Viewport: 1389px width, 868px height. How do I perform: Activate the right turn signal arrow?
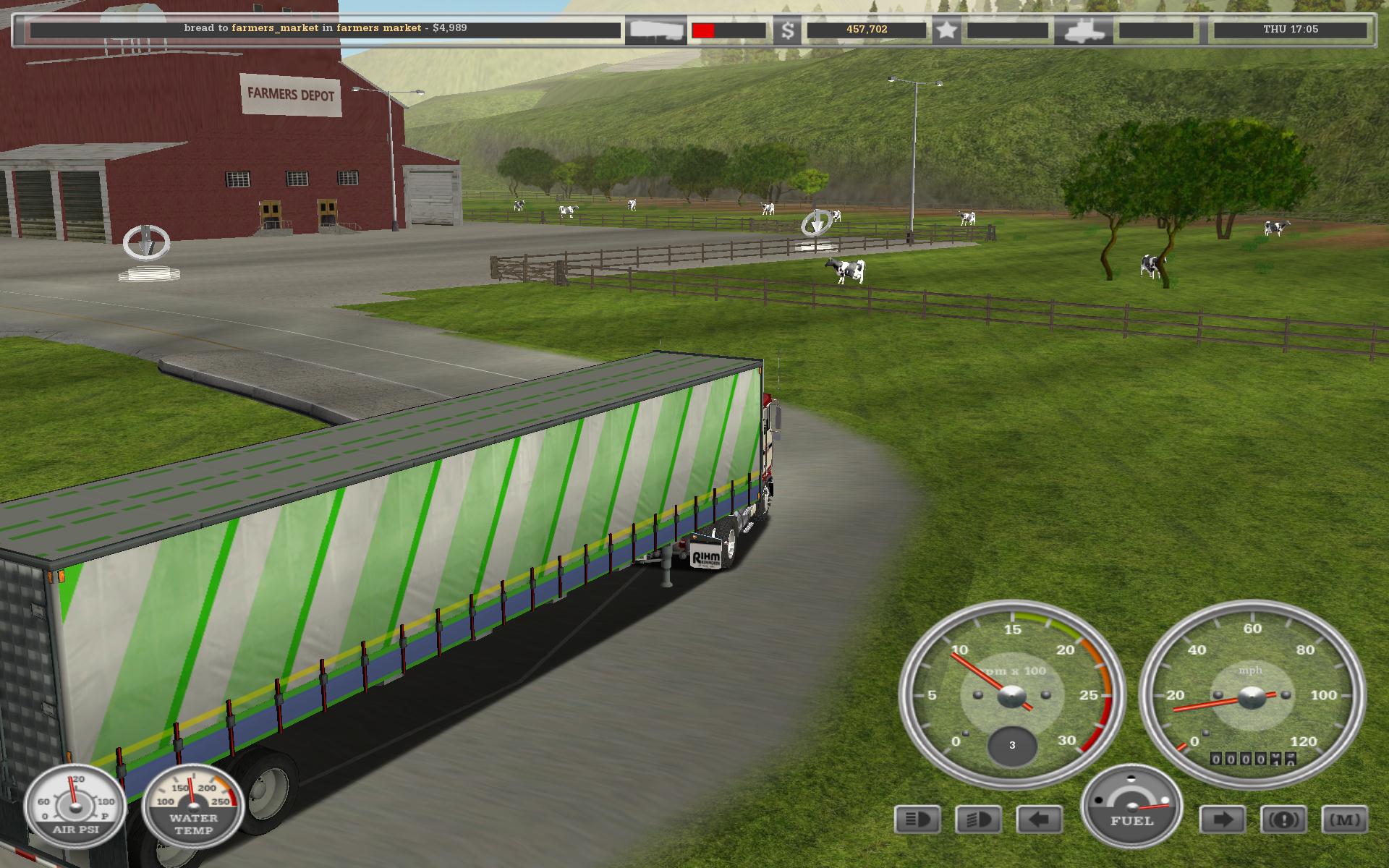1223,820
